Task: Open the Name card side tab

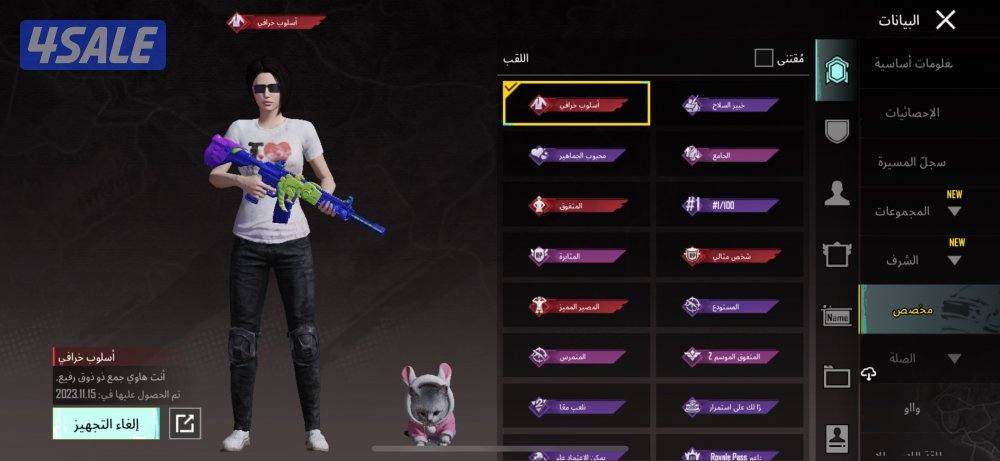Action: pos(836,317)
